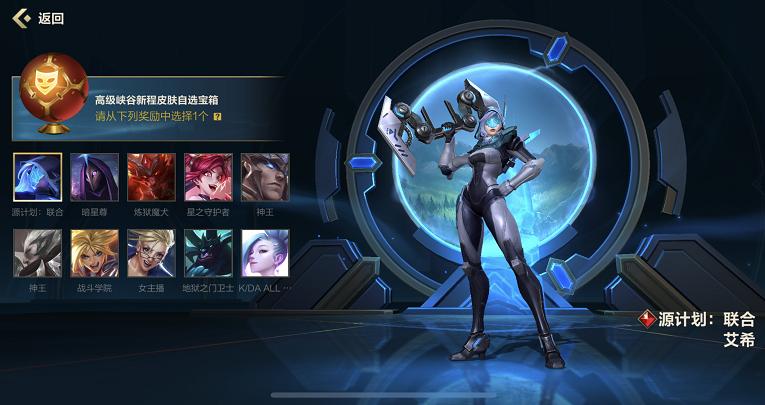Select the 源计划：联合 skin thumbnail
Viewport: 765px width, 405px height.
(x=38, y=178)
